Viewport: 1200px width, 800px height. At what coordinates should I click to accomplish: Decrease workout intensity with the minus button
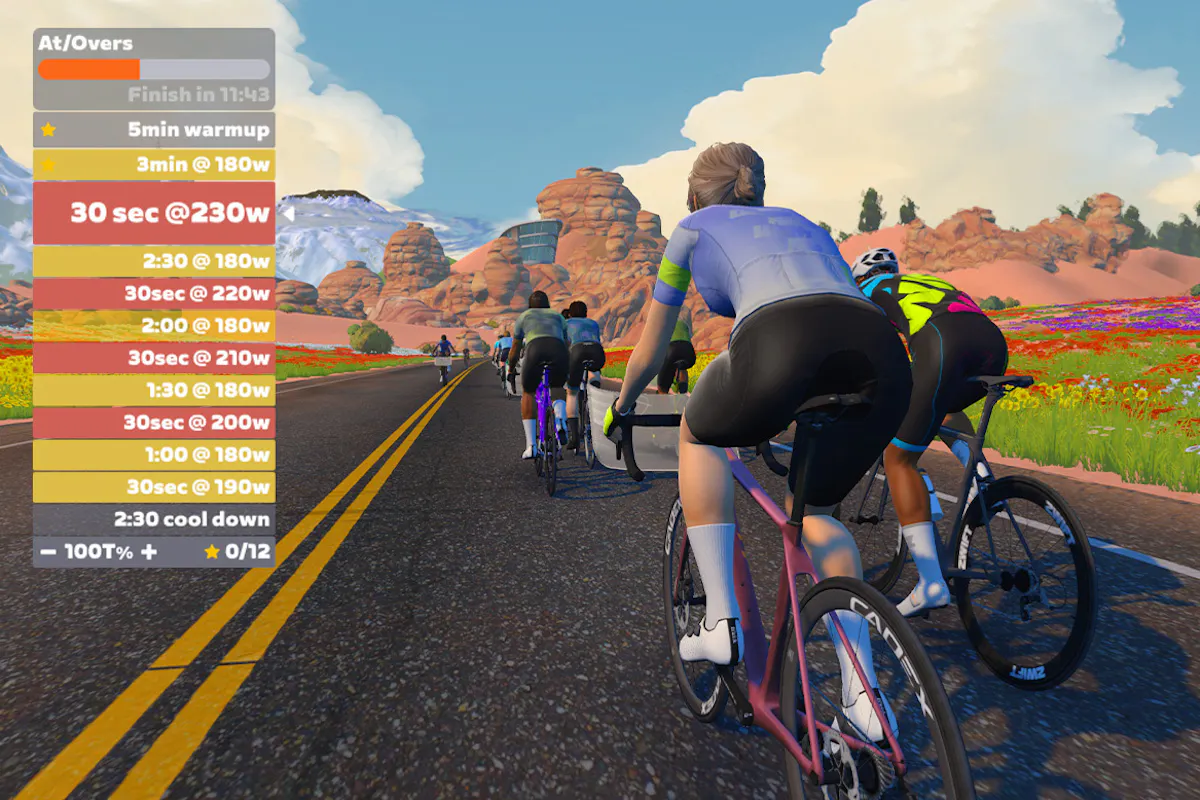point(49,552)
